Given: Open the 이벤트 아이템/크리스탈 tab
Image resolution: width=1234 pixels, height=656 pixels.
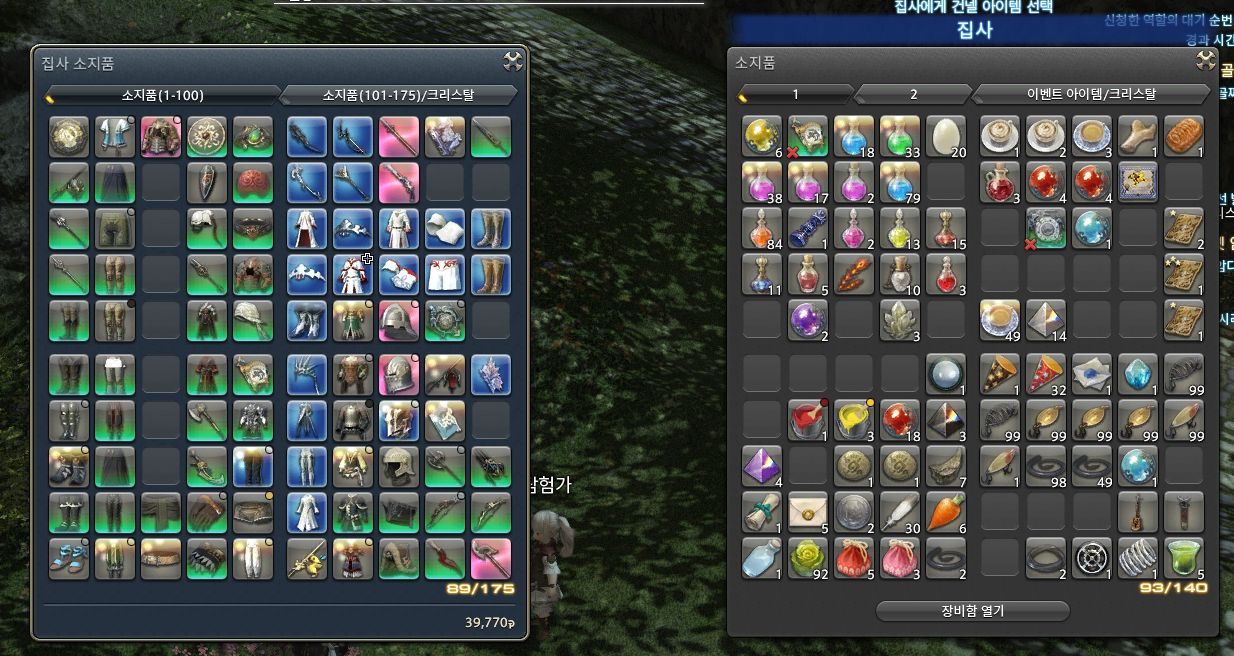Looking at the screenshot, I should (x=1091, y=94).
